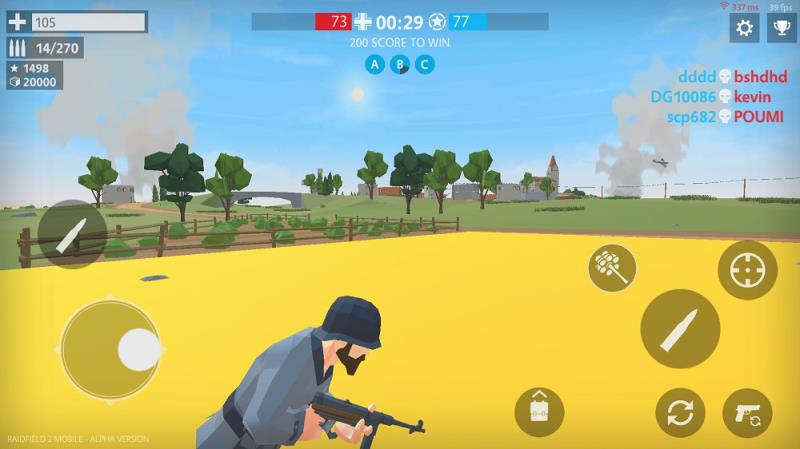Image resolution: width=800 pixels, height=449 pixels.
Task: Throw a grenade with the grenade button
Action: (611, 267)
